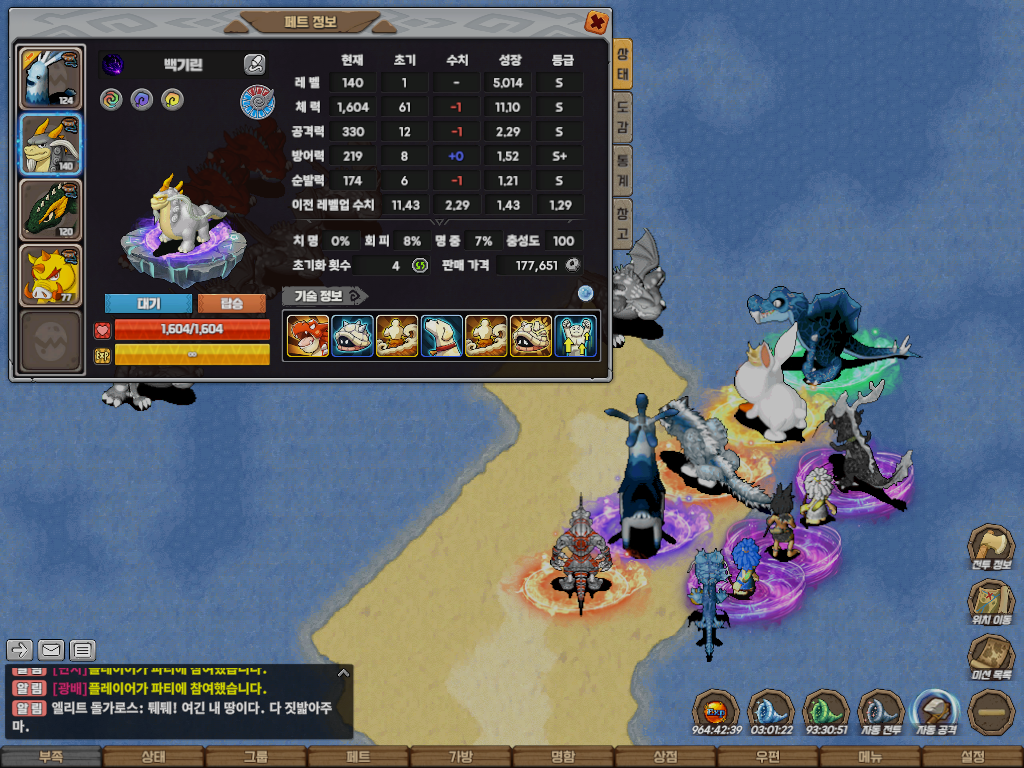This screenshot has width=1024, height=768.
Task: Open the mail envelope icon above chat
Action: (51, 650)
